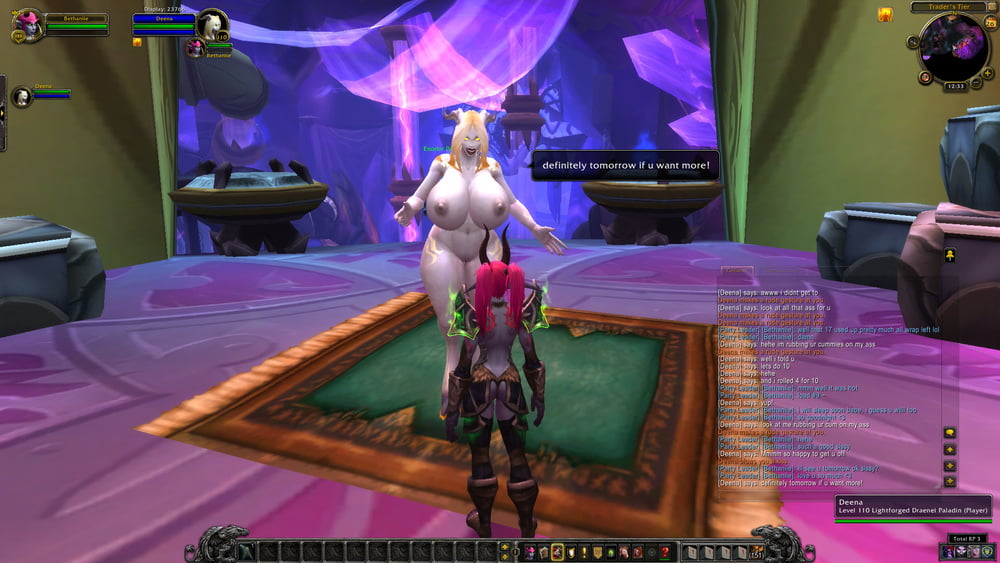Screen dimensions: 1000x563
Task: Click the yellow chat button beside chat log
Action: coord(949,432)
